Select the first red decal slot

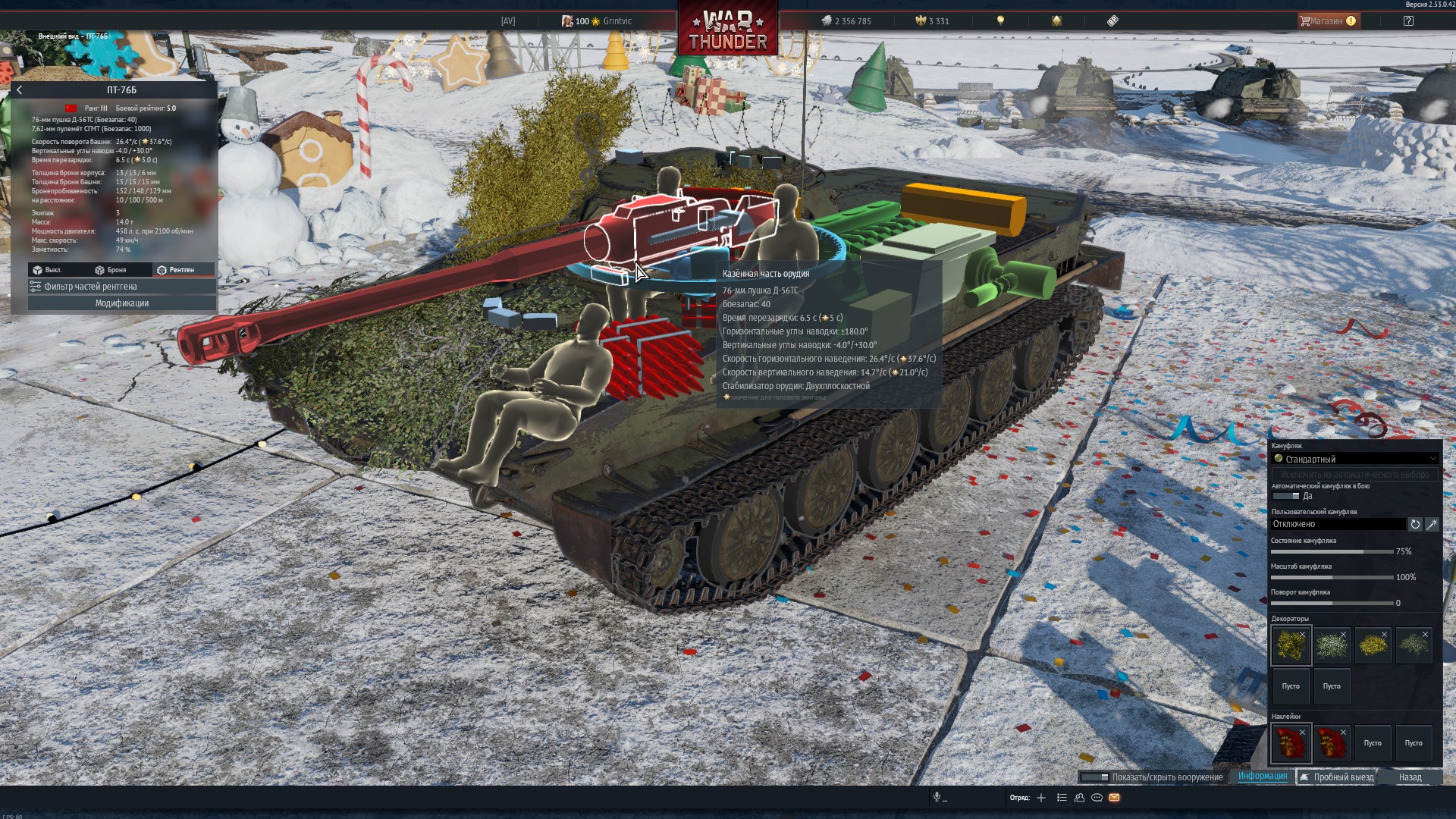(1291, 743)
